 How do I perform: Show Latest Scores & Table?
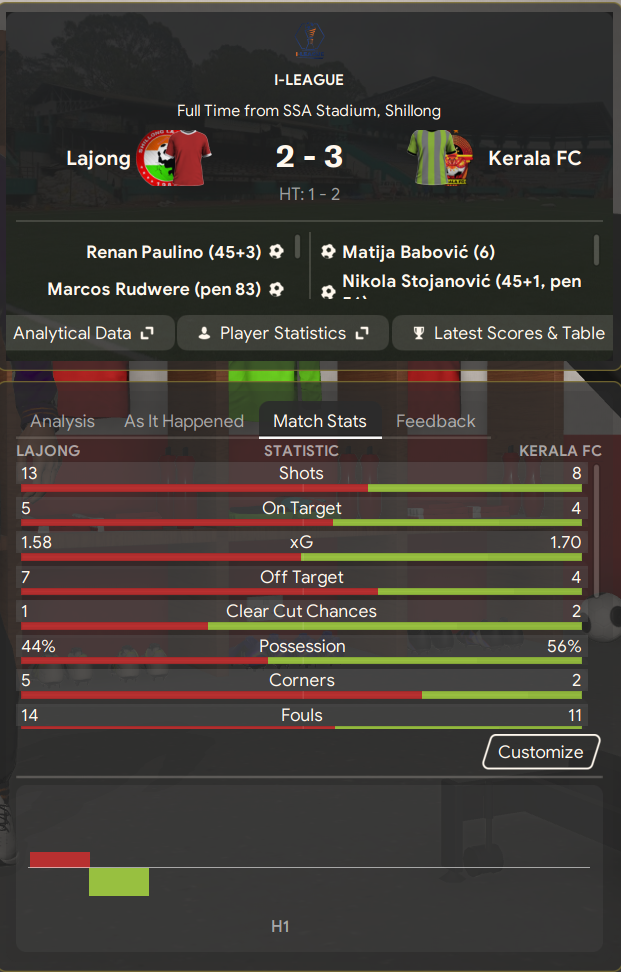(508, 333)
